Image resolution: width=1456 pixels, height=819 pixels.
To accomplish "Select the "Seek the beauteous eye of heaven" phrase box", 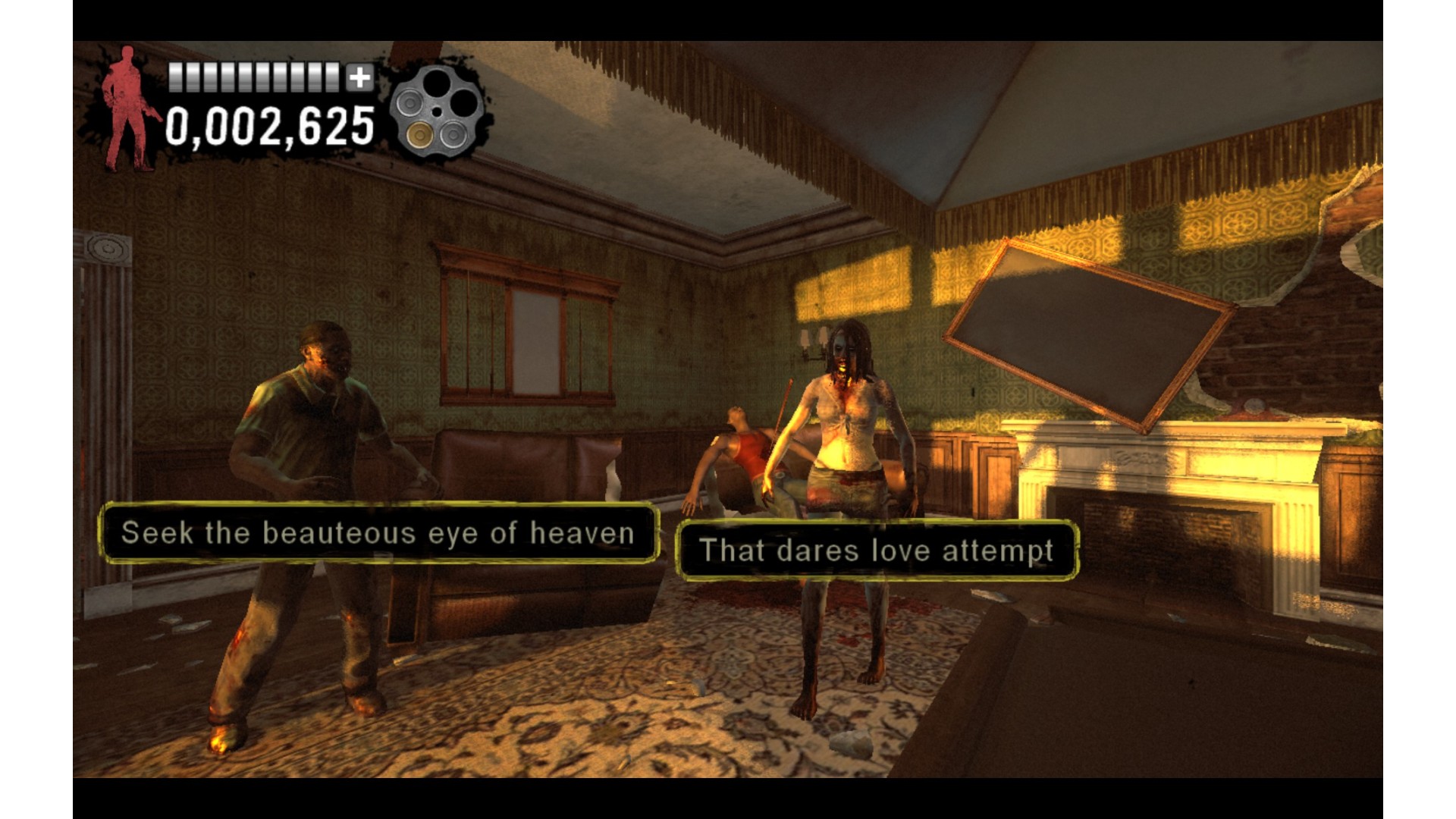I will (x=378, y=533).
